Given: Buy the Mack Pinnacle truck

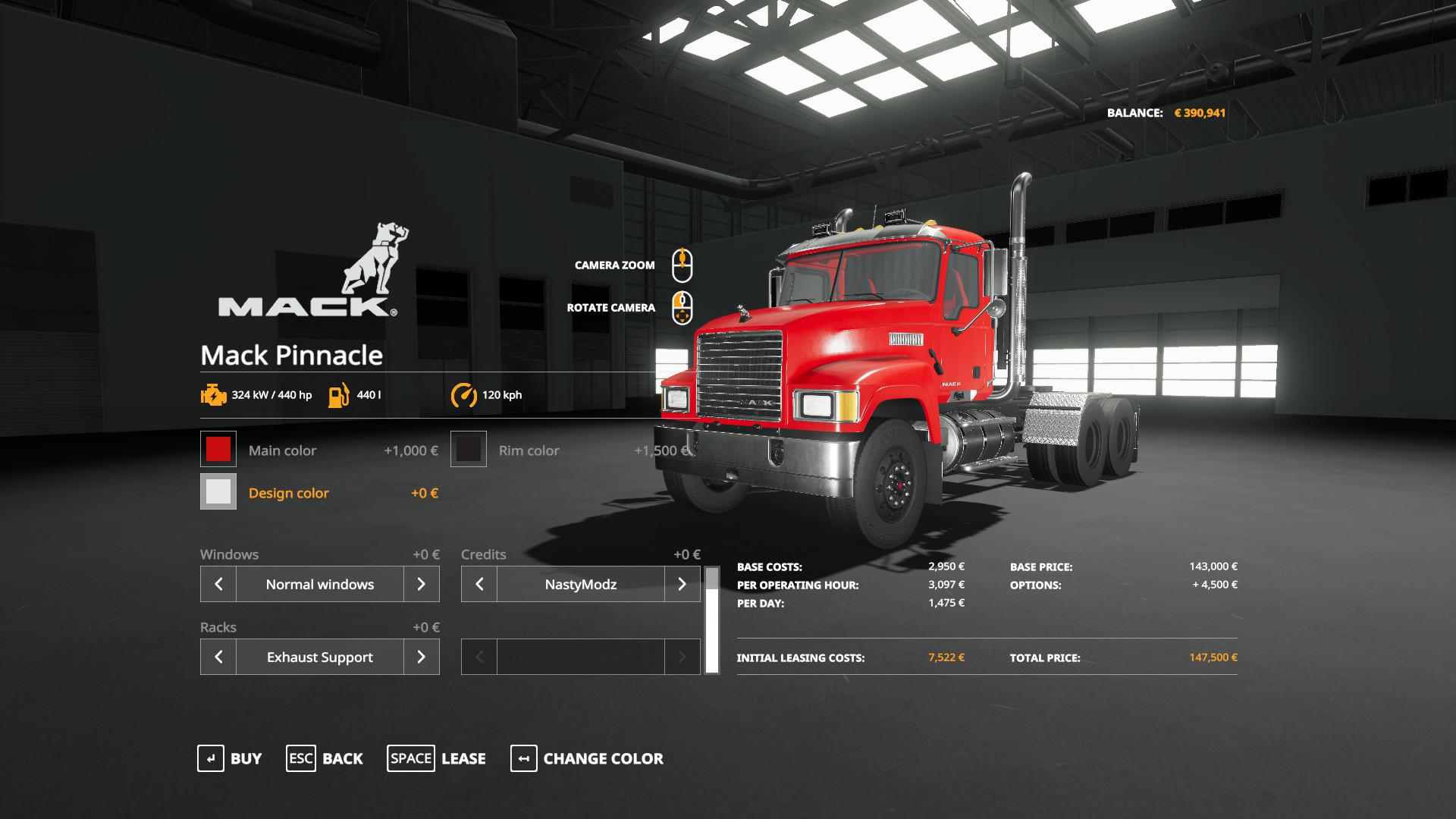Looking at the screenshot, I should (230, 758).
